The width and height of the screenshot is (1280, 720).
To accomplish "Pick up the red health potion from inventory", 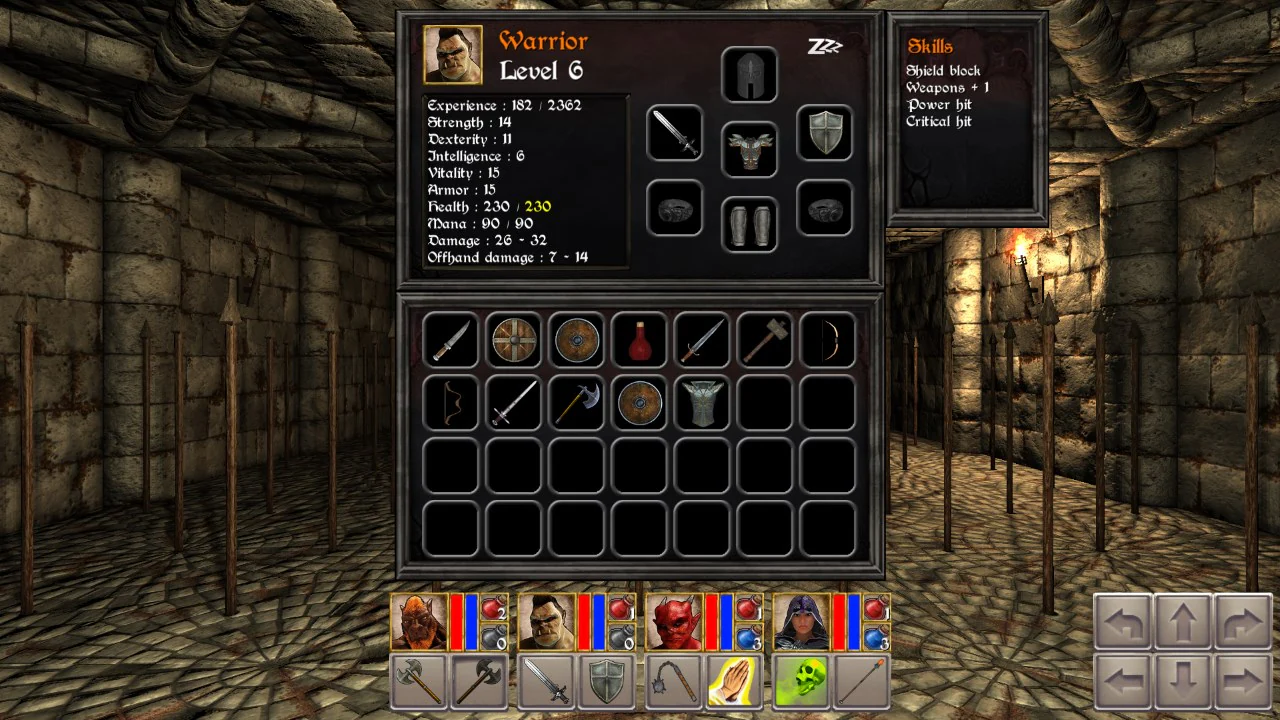I will [x=639, y=339].
